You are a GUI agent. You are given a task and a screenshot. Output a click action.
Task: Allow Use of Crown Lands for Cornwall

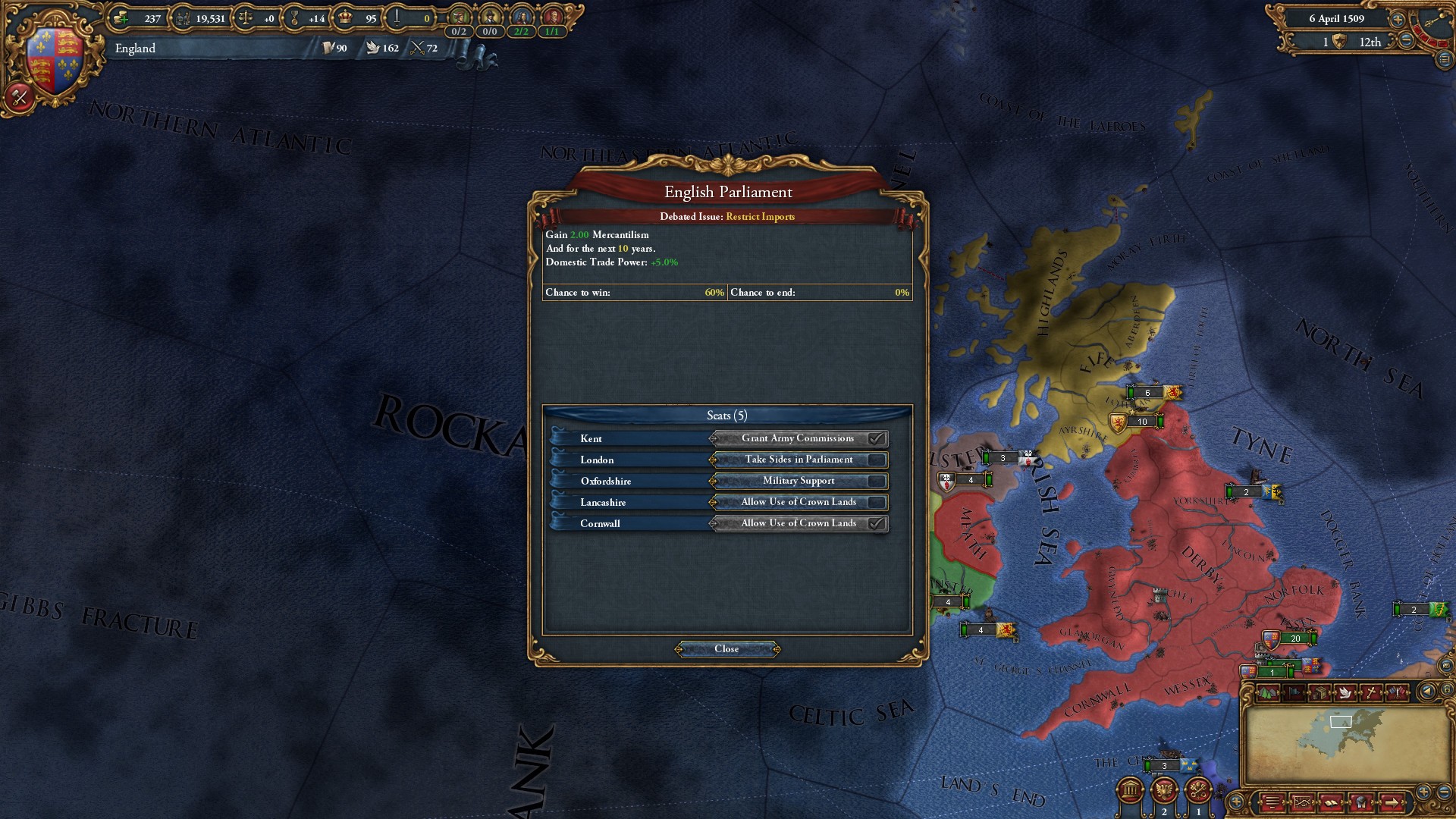coord(799,523)
